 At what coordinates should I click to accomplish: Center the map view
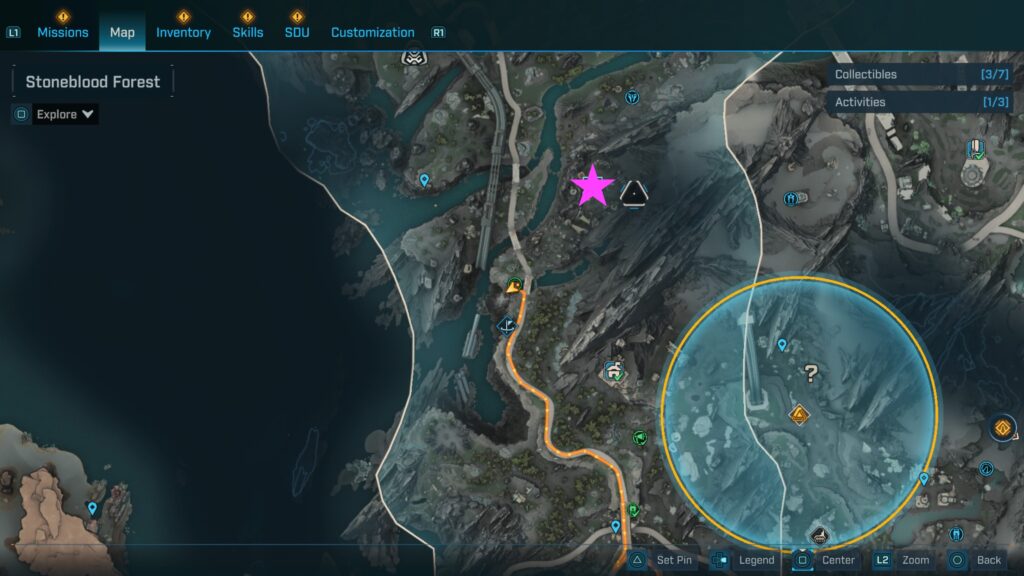pyautogui.click(x=826, y=560)
